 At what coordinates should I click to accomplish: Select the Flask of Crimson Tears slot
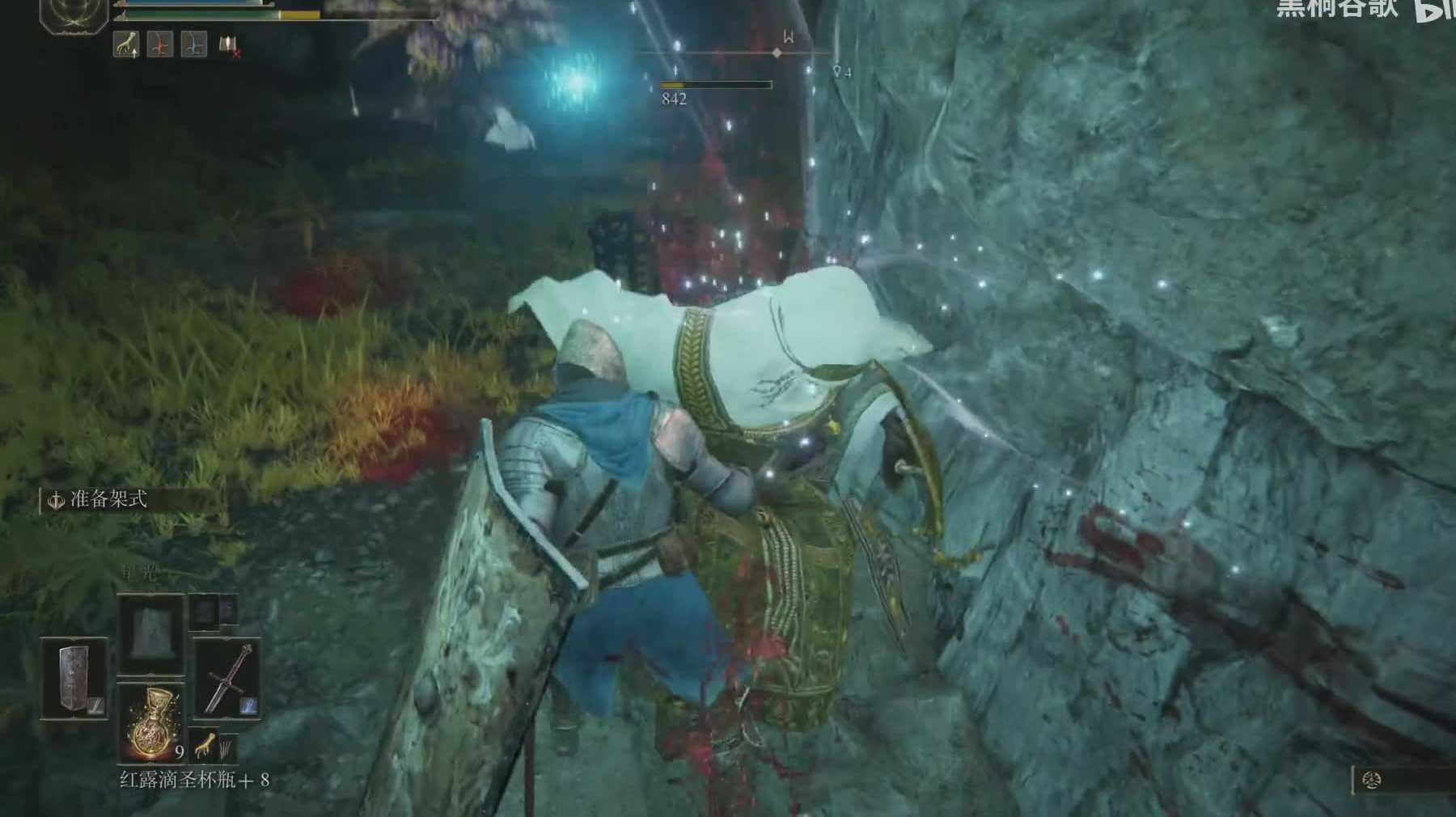click(x=151, y=722)
